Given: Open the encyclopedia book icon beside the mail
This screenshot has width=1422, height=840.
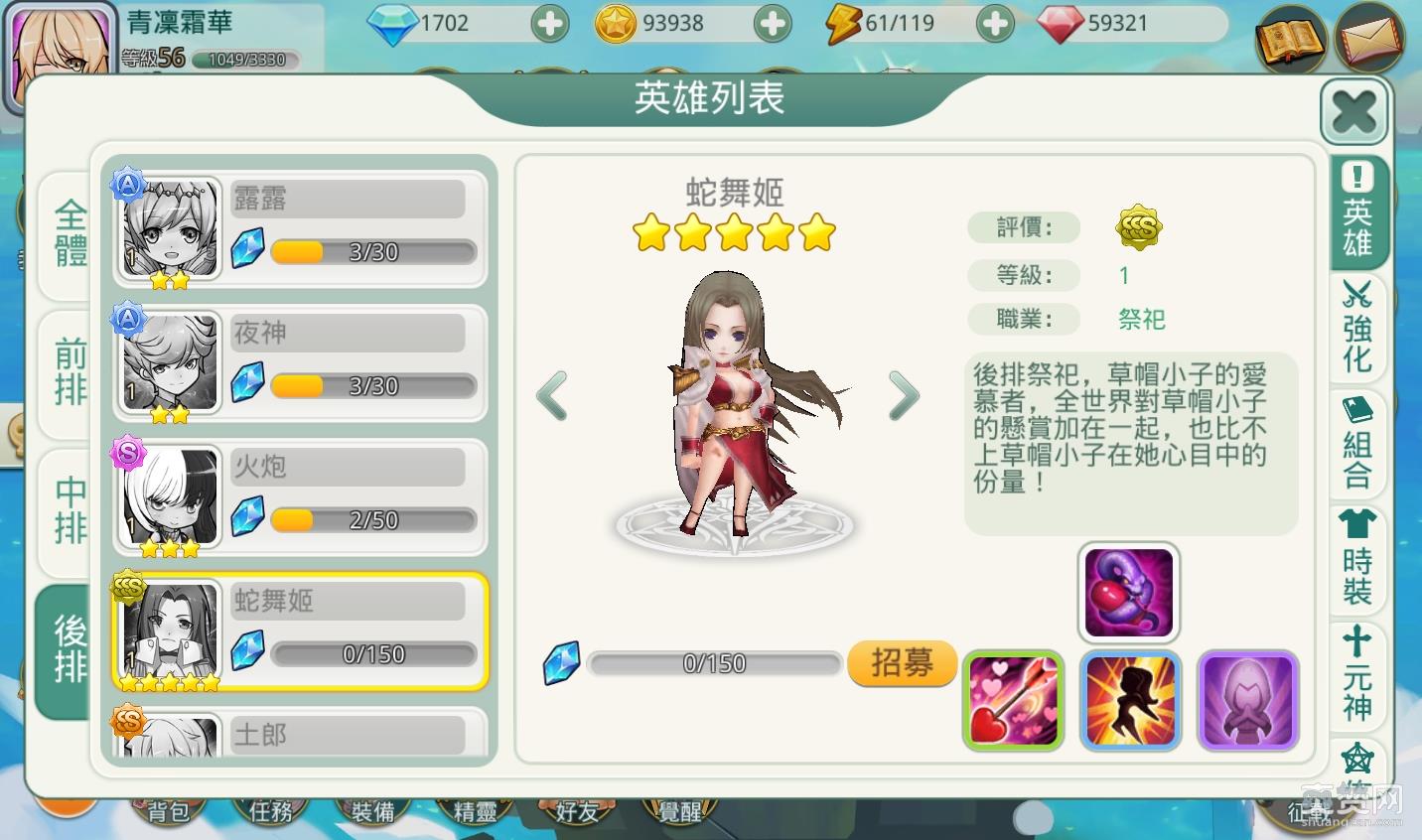Looking at the screenshot, I should 1291,40.
